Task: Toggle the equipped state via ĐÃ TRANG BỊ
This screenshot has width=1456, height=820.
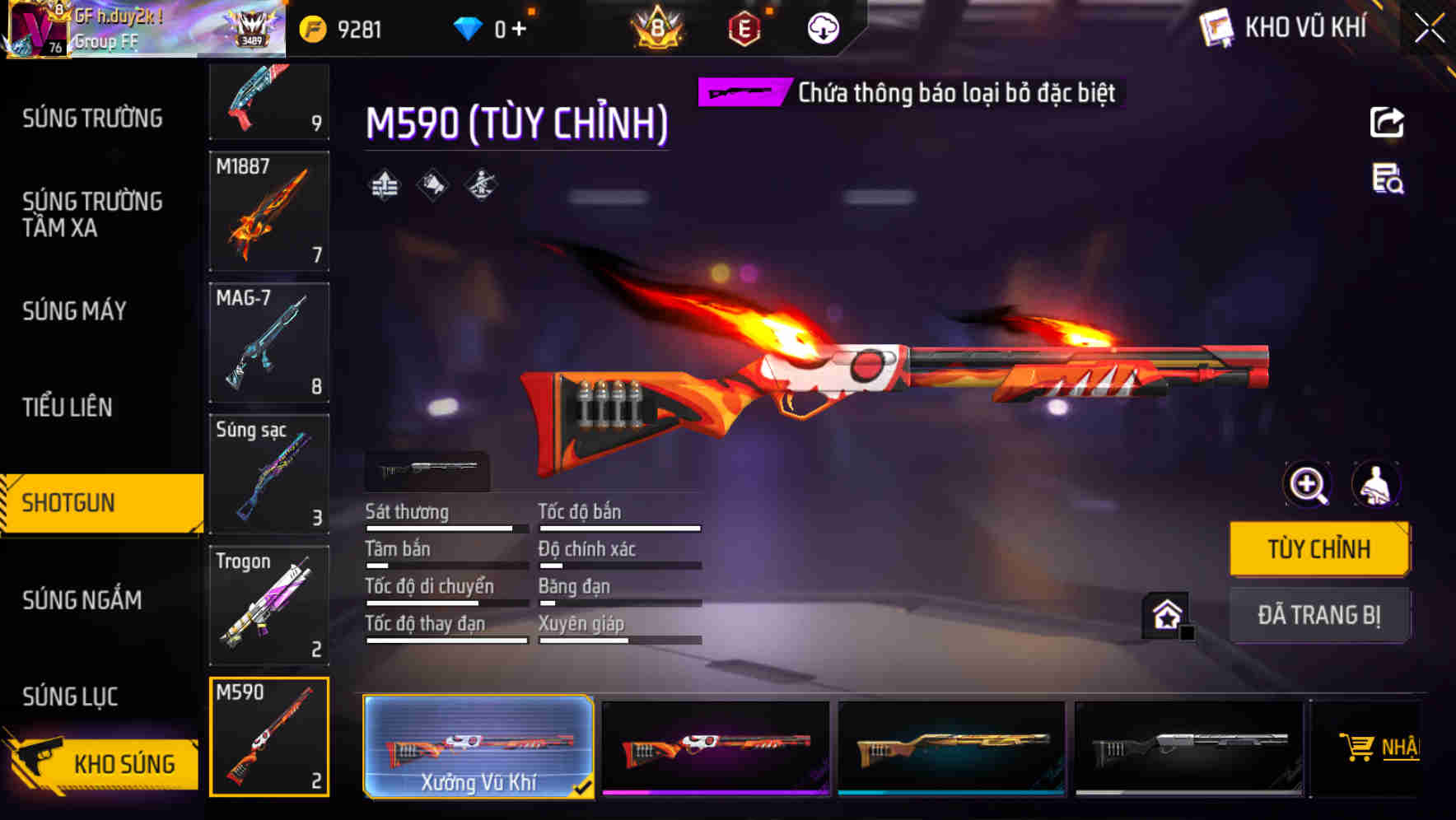Action: [1319, 614]
